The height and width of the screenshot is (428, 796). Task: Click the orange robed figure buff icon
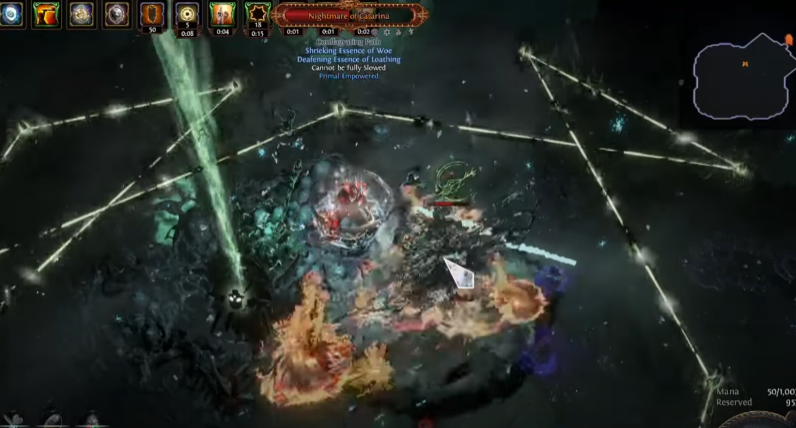222,14
